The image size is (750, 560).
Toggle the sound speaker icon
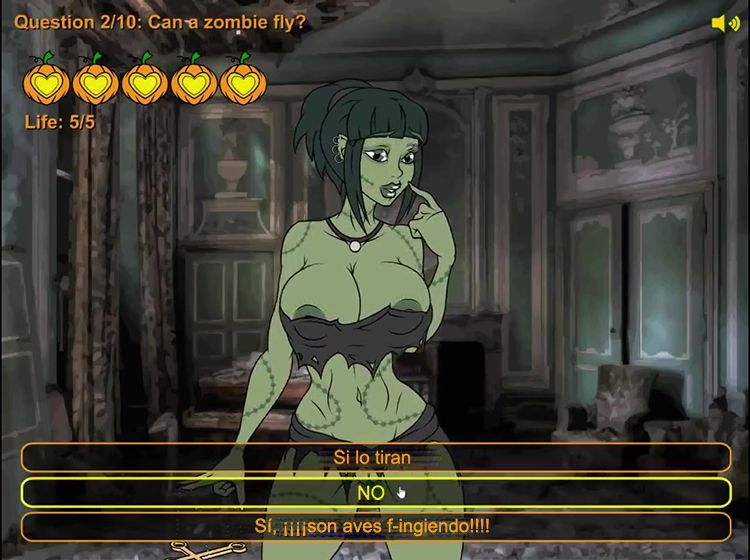click(725, 23)
